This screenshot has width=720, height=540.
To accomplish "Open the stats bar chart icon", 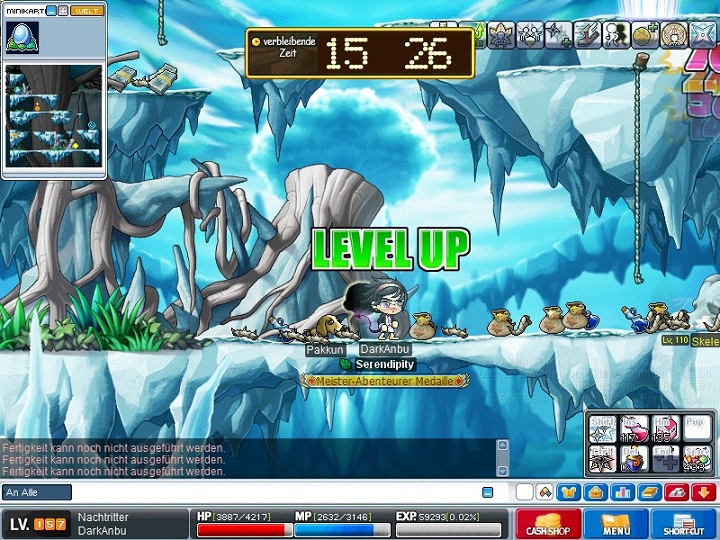I will 622,492.
